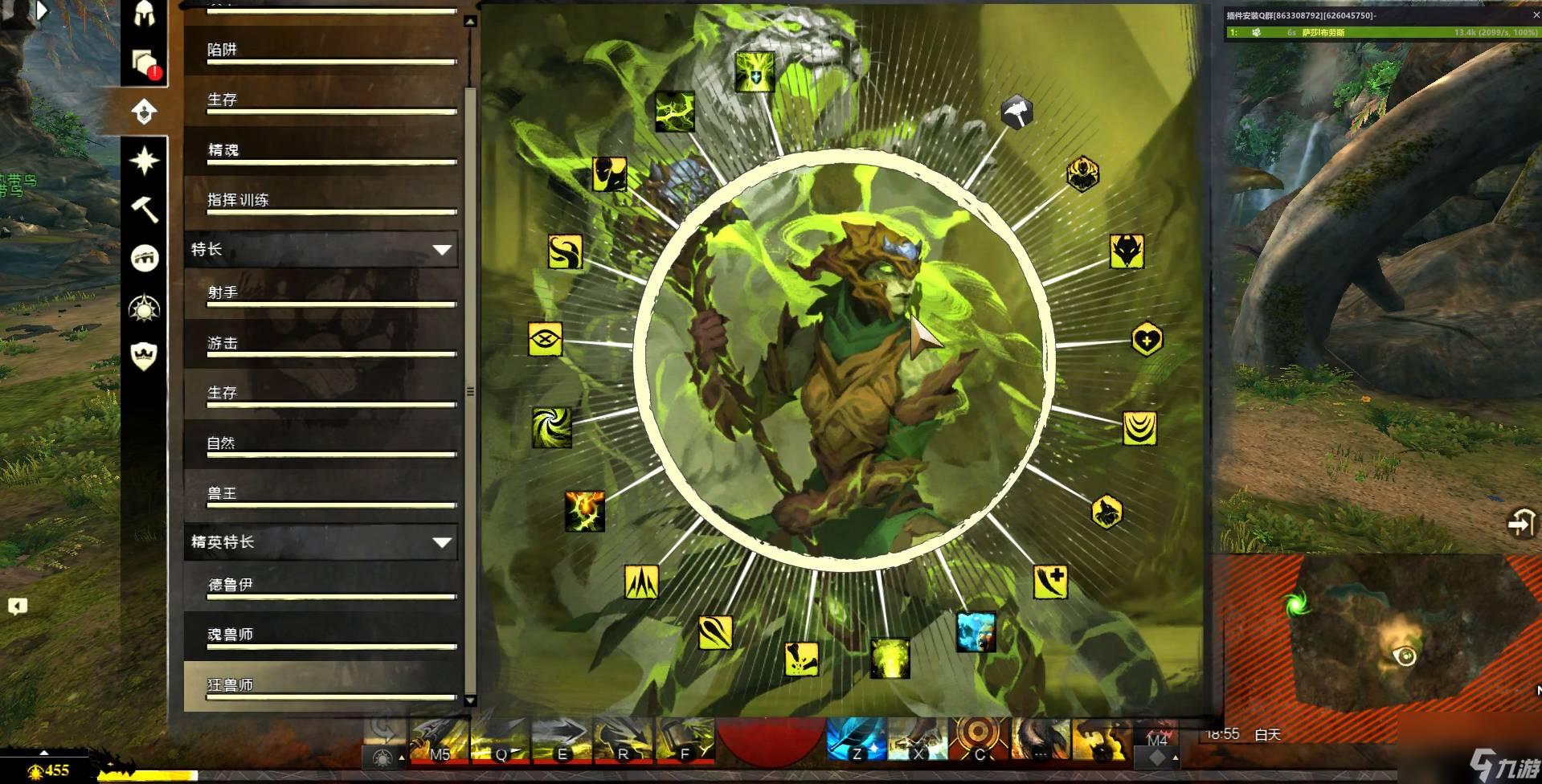The height and width of the screenshot is (784, 1542).
Task: Select the 狂兽师 elite specialization
Action: coord(321,685)
